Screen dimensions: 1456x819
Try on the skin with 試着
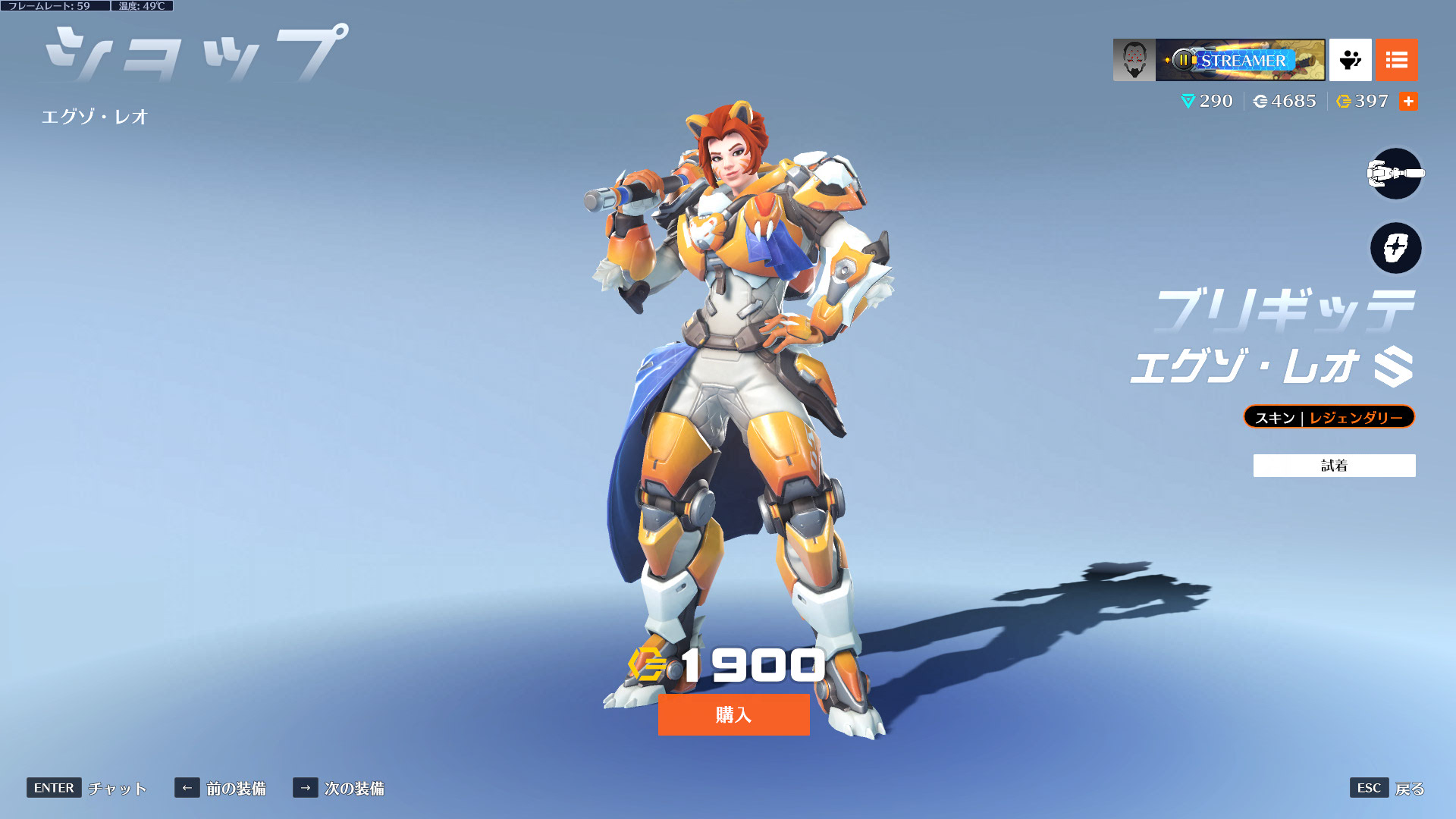pyautogui.click(x=1334, y=466)
